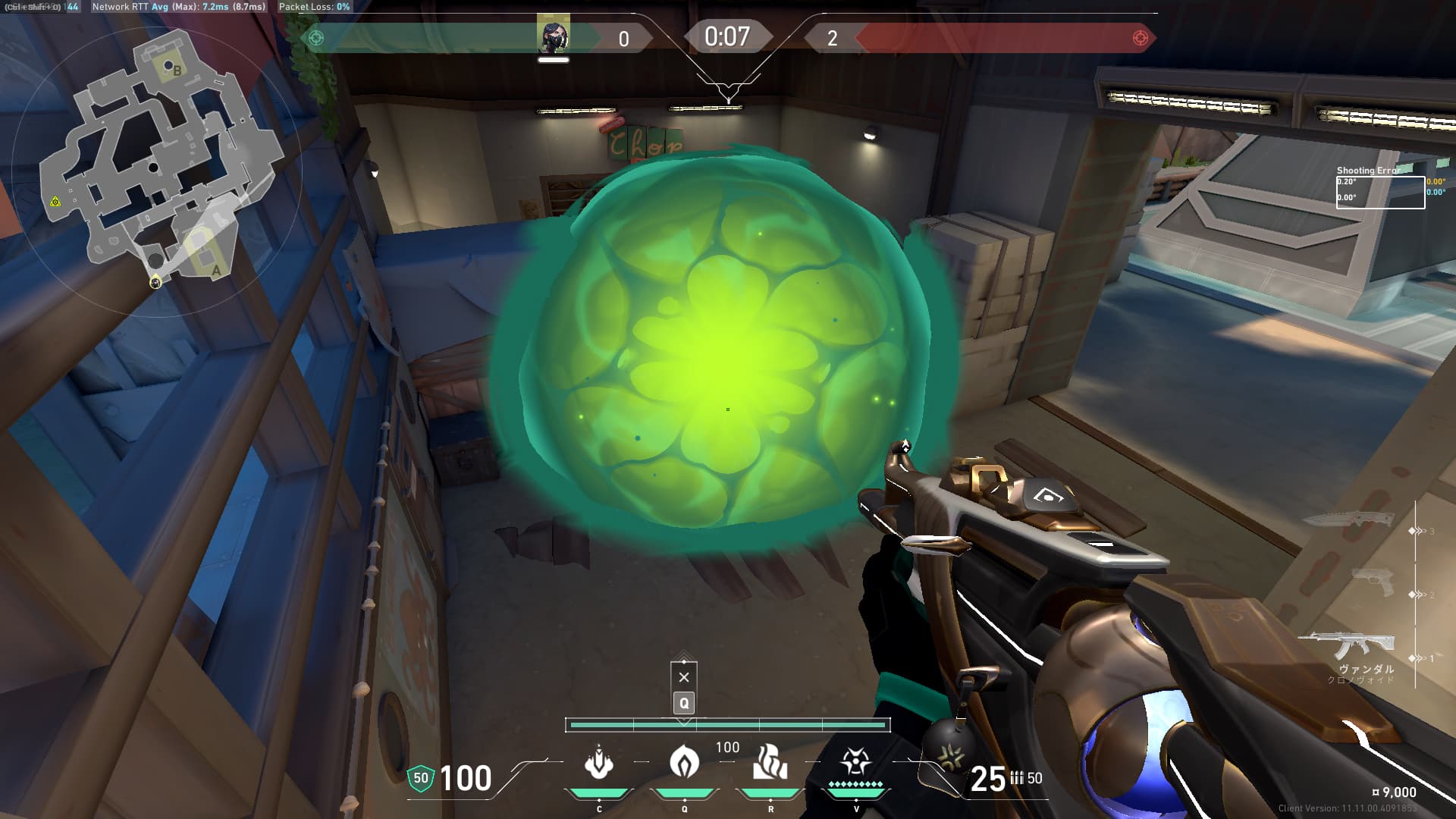Screen dimensions: 1456x819
Task: Click the X icon above the Q prompt
Action: point(684,677)
